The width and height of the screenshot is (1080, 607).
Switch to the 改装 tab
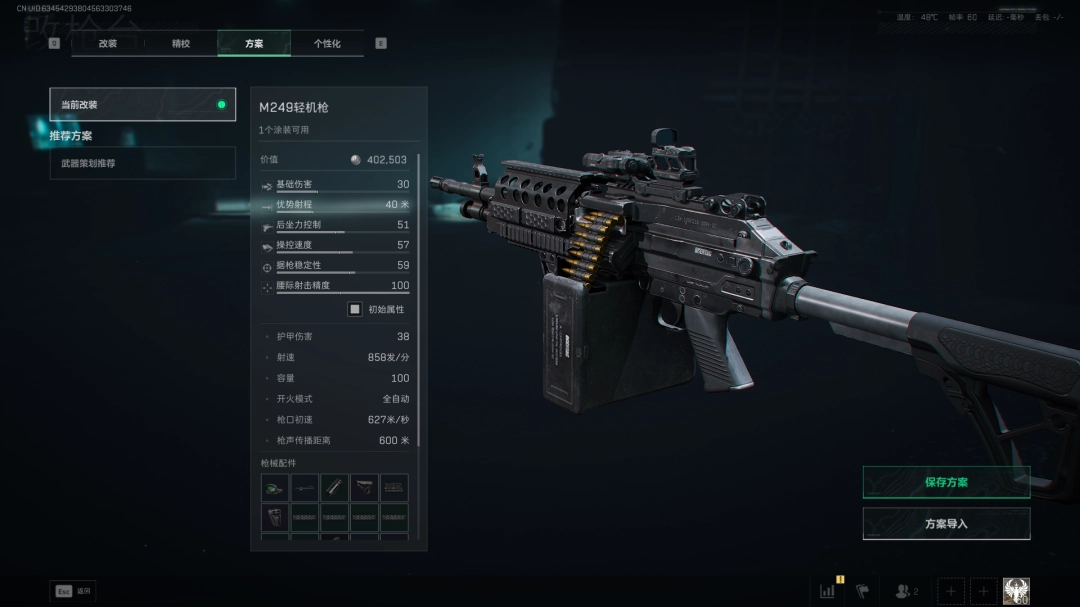(x=108, y=44)
